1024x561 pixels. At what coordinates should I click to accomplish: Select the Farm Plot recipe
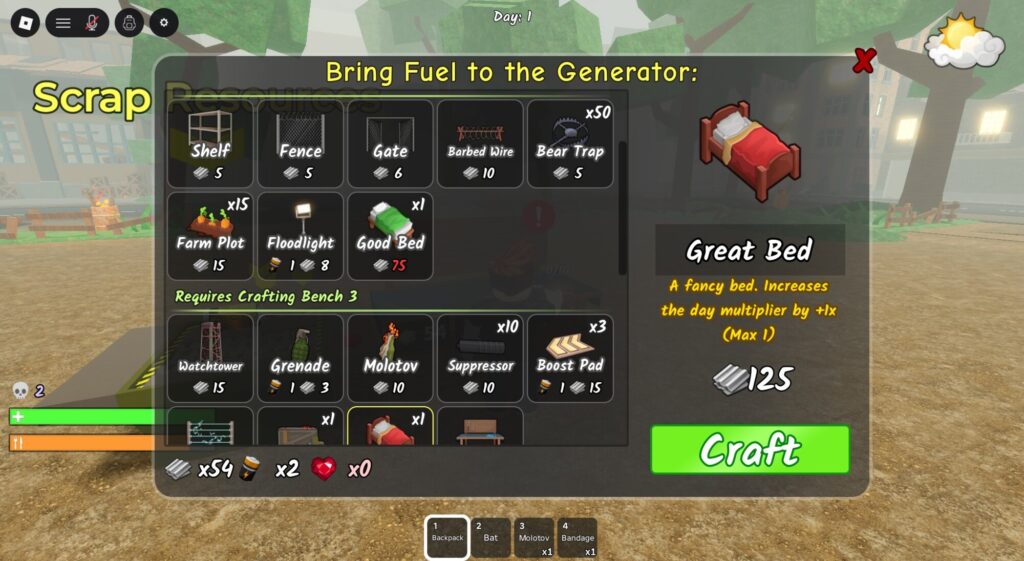210,236
